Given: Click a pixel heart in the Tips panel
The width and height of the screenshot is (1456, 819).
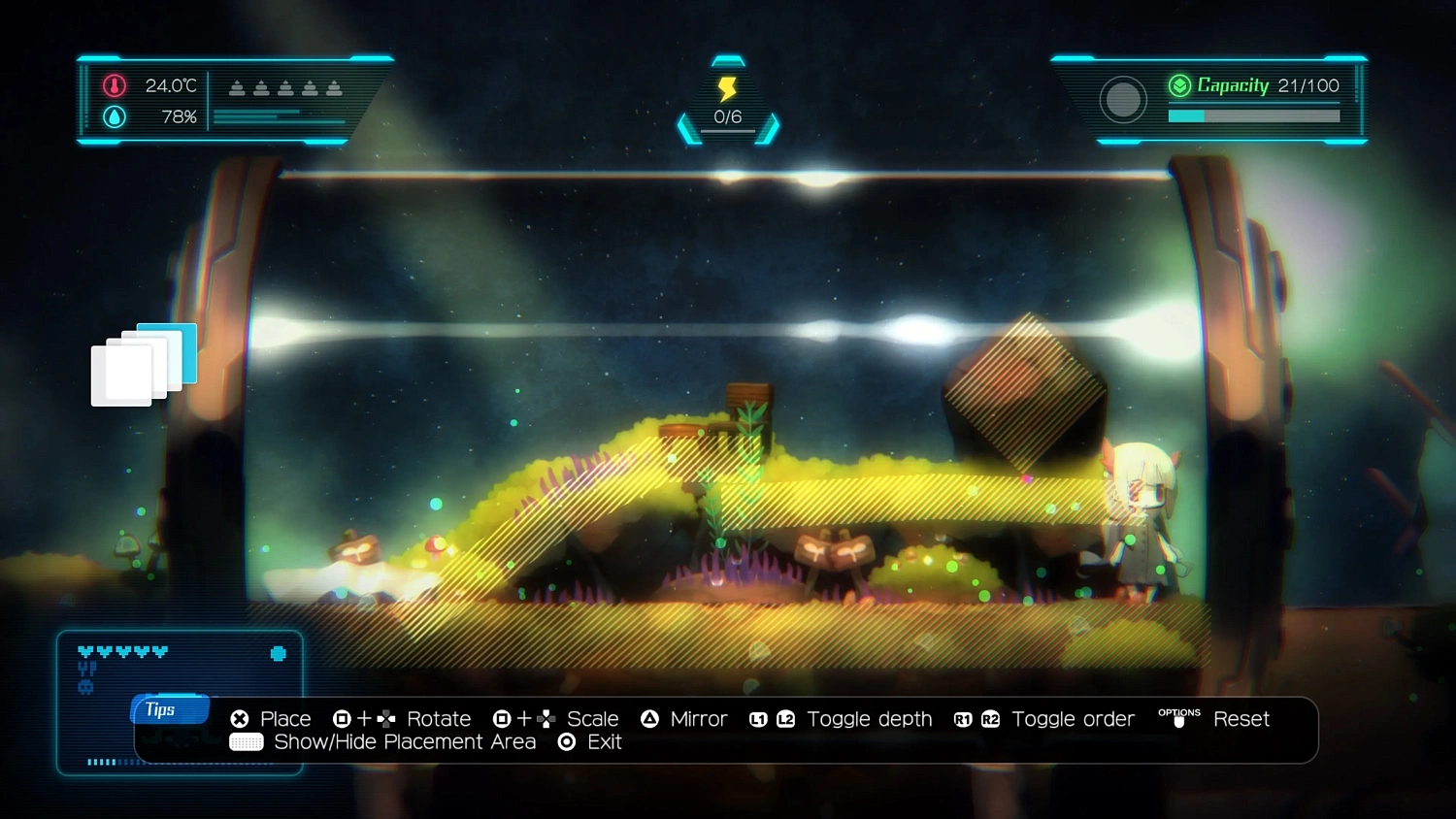Looking at the screenshot, I should (85, 651).
